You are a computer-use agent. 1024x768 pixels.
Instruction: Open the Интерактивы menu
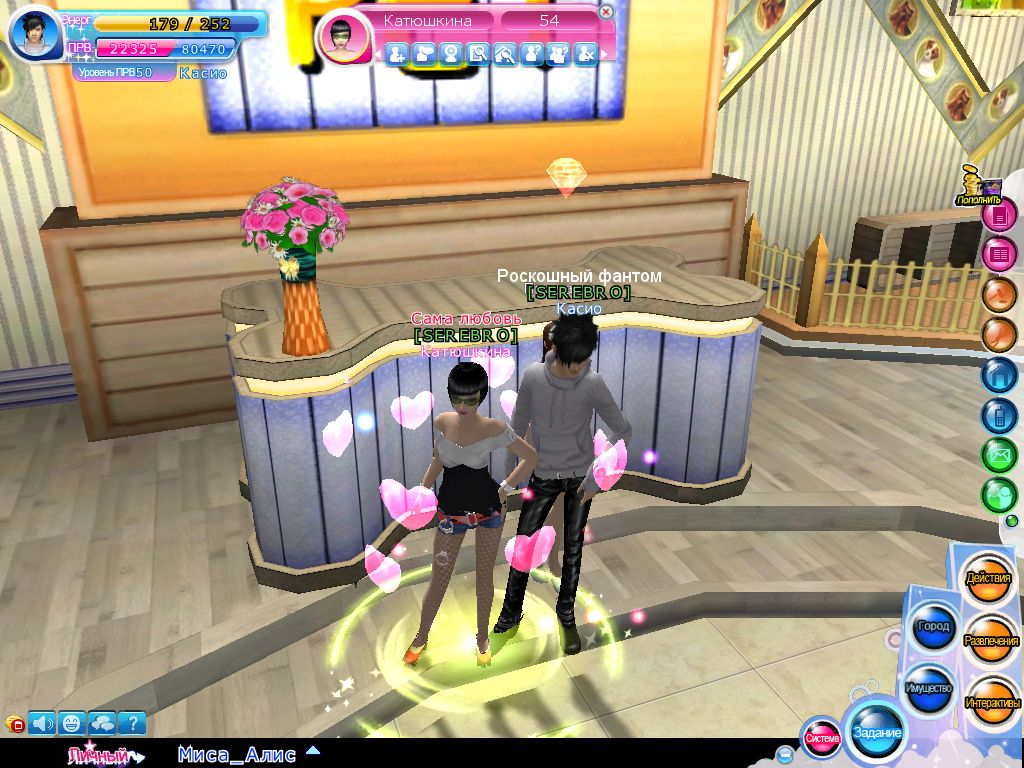(992, 702)
